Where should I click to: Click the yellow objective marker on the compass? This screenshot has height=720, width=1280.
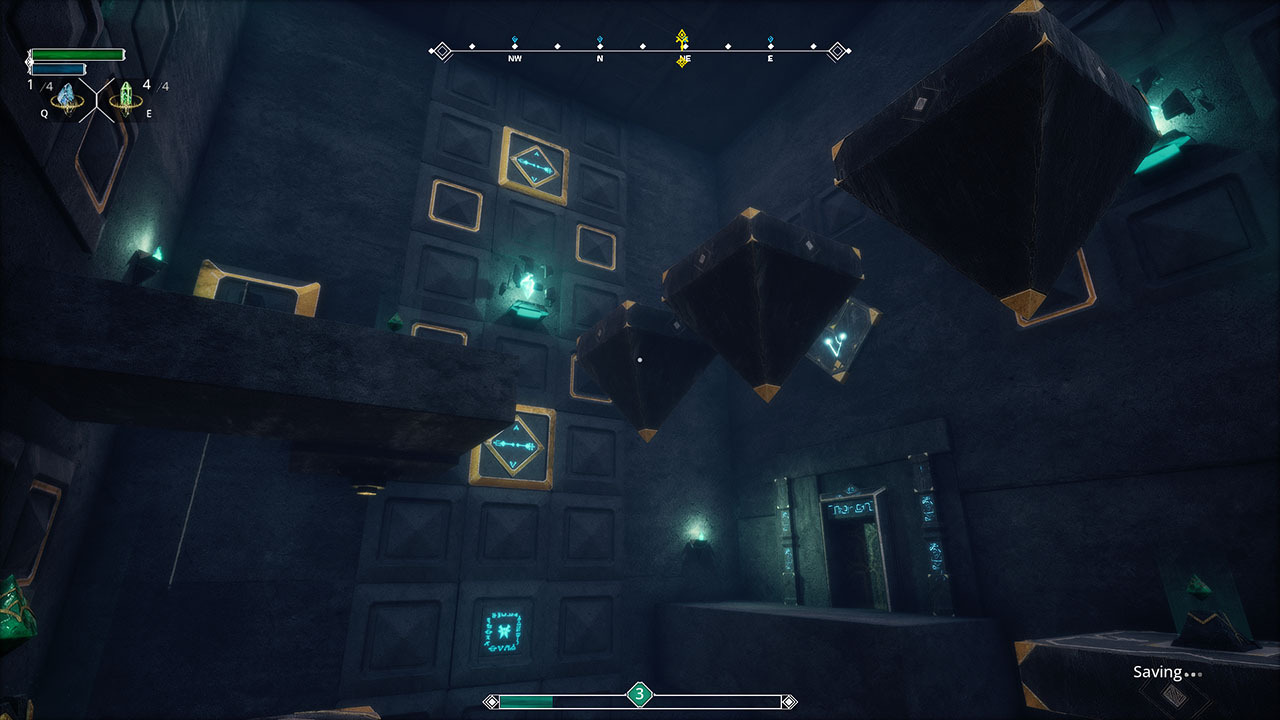tap(683, 40)
